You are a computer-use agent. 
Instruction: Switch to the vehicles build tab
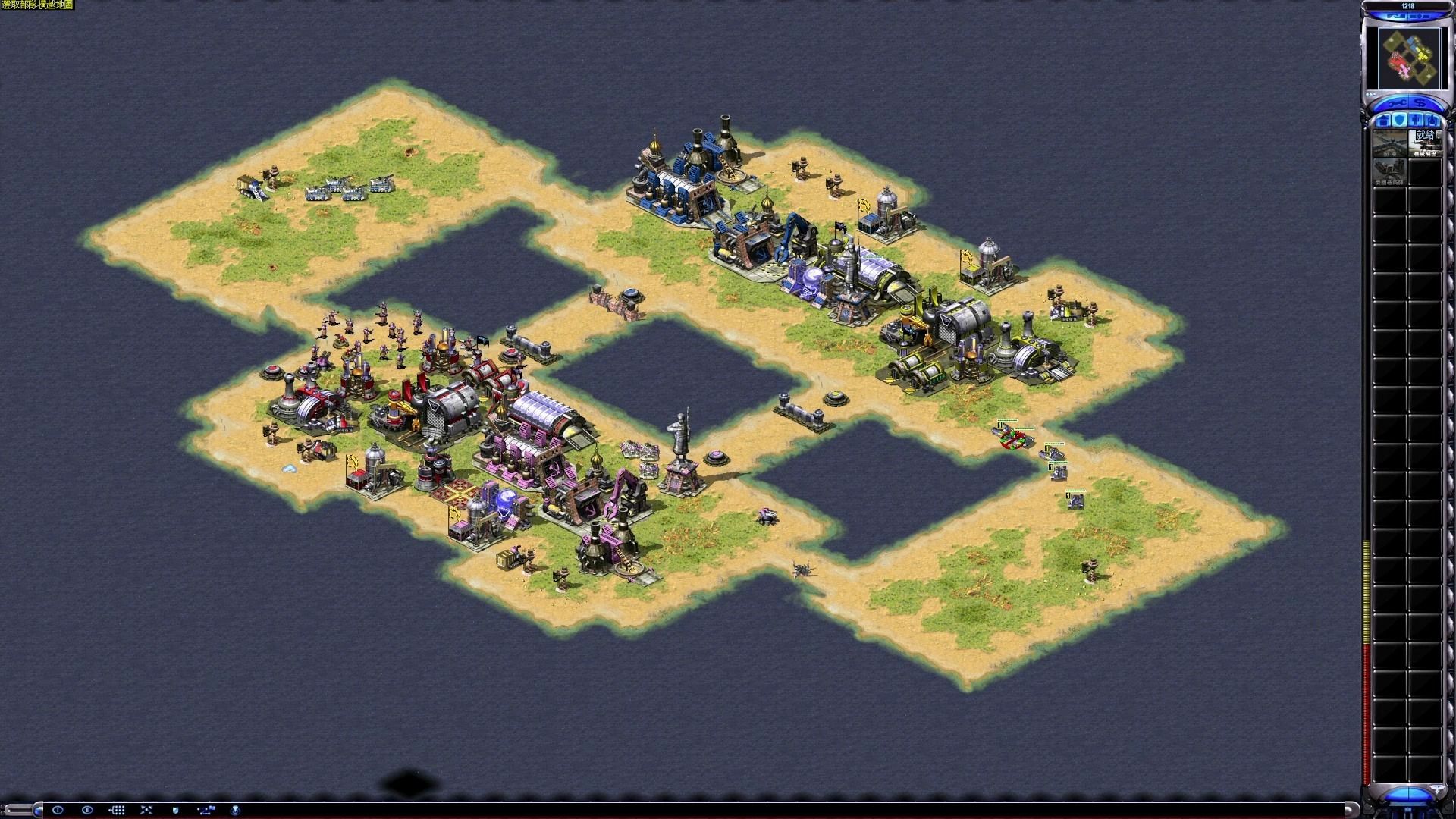tap(1432, 121)
